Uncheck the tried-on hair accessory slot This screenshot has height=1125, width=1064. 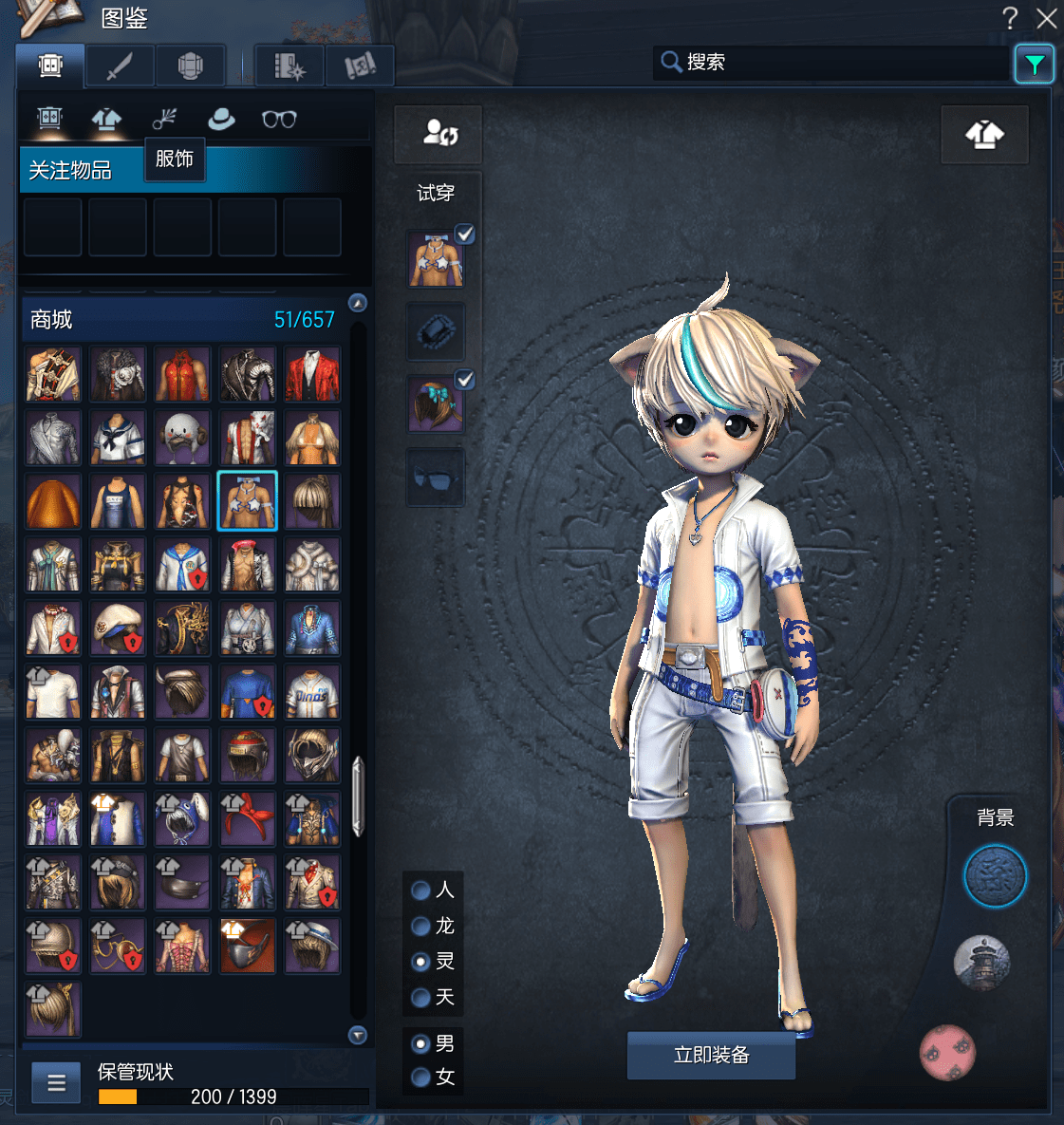[465, 381]
